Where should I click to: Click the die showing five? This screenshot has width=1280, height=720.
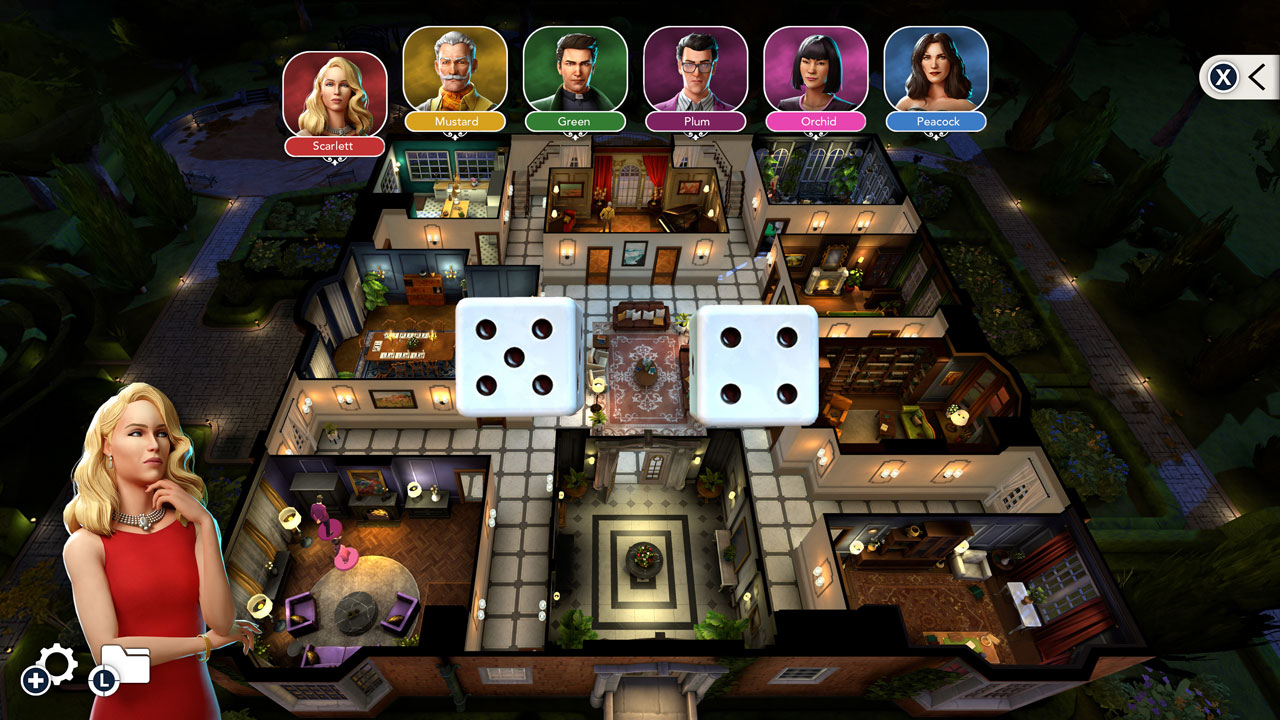518,356
